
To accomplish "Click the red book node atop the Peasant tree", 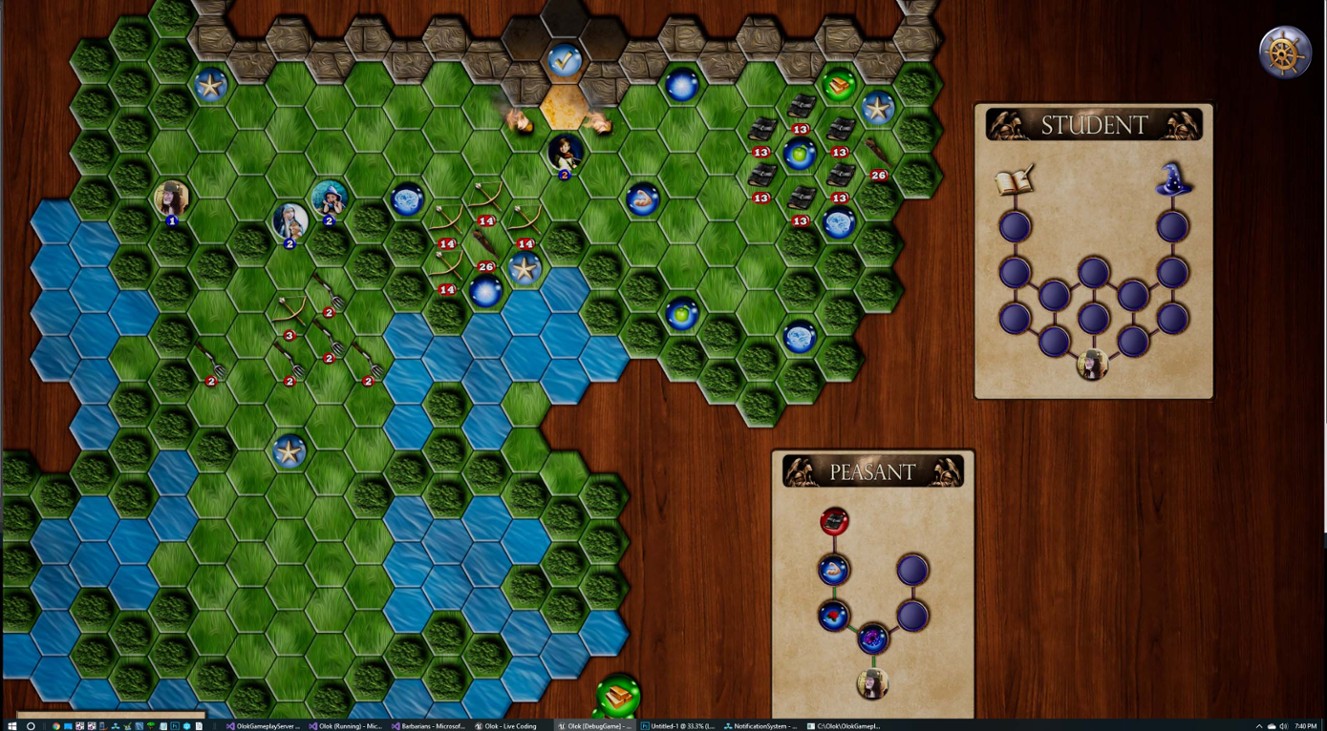I will [x=834, y=521].
